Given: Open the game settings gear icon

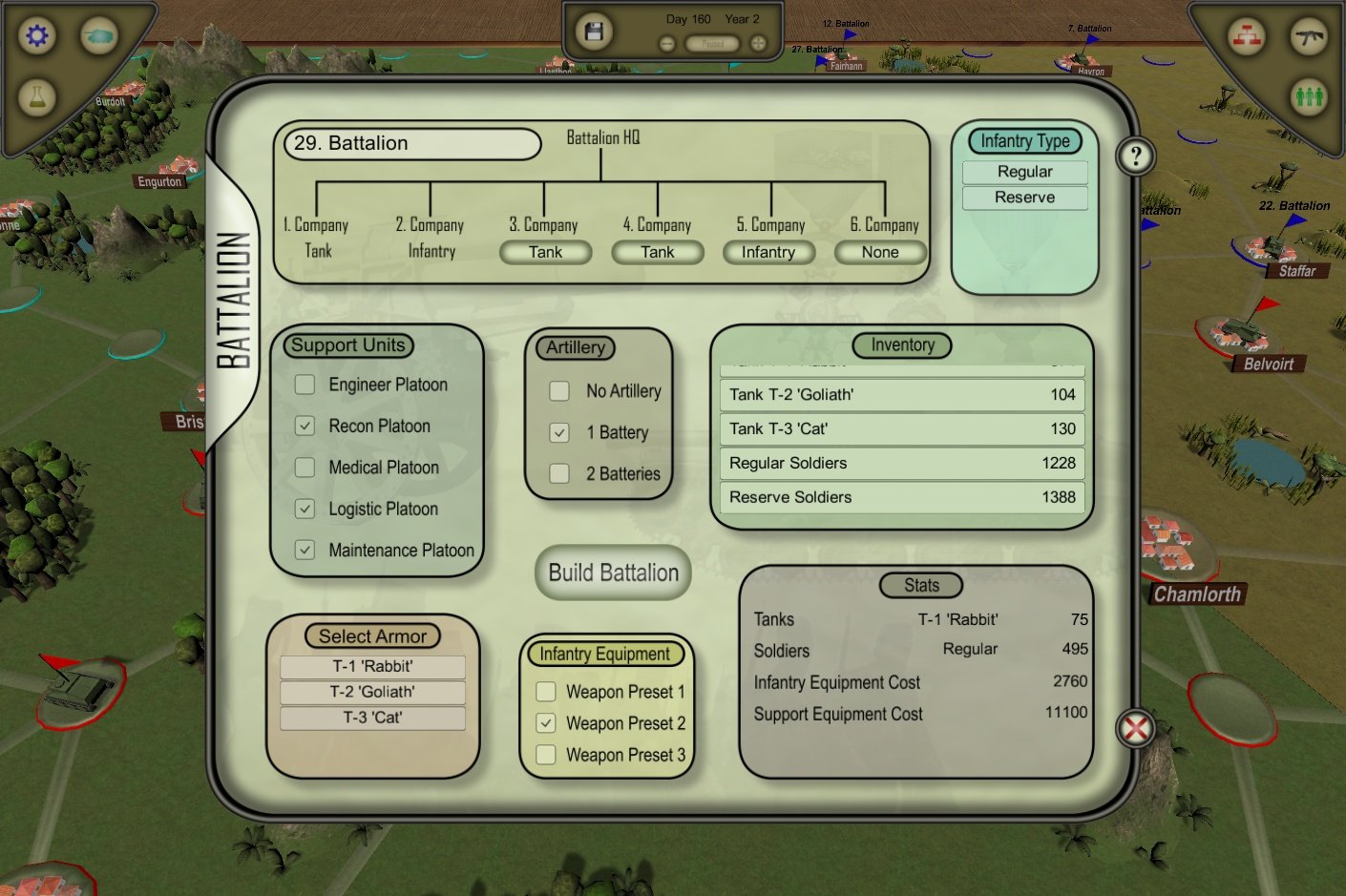Looking at the screenshot, I should pyautogui.click(x=35, y=35).
